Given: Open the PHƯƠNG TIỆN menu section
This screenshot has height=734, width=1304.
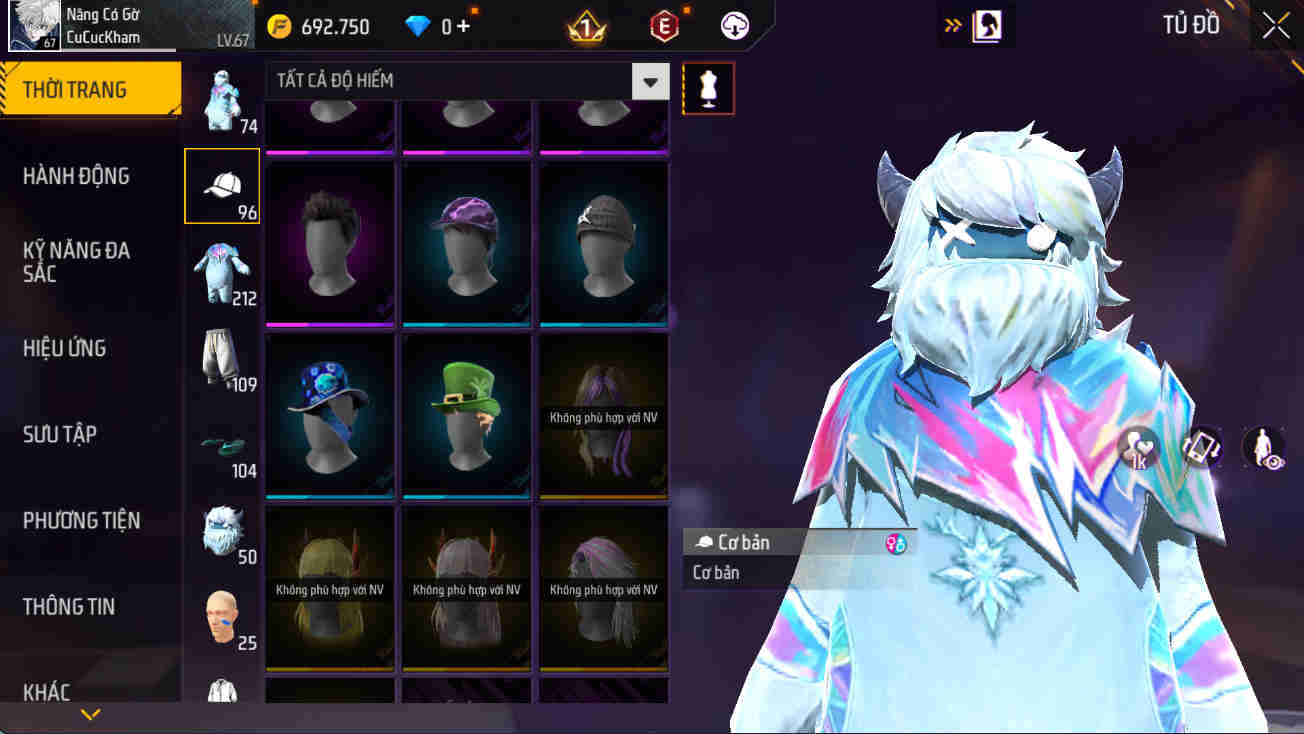Looking at the screenshot, I should click(x=81, y=520).
